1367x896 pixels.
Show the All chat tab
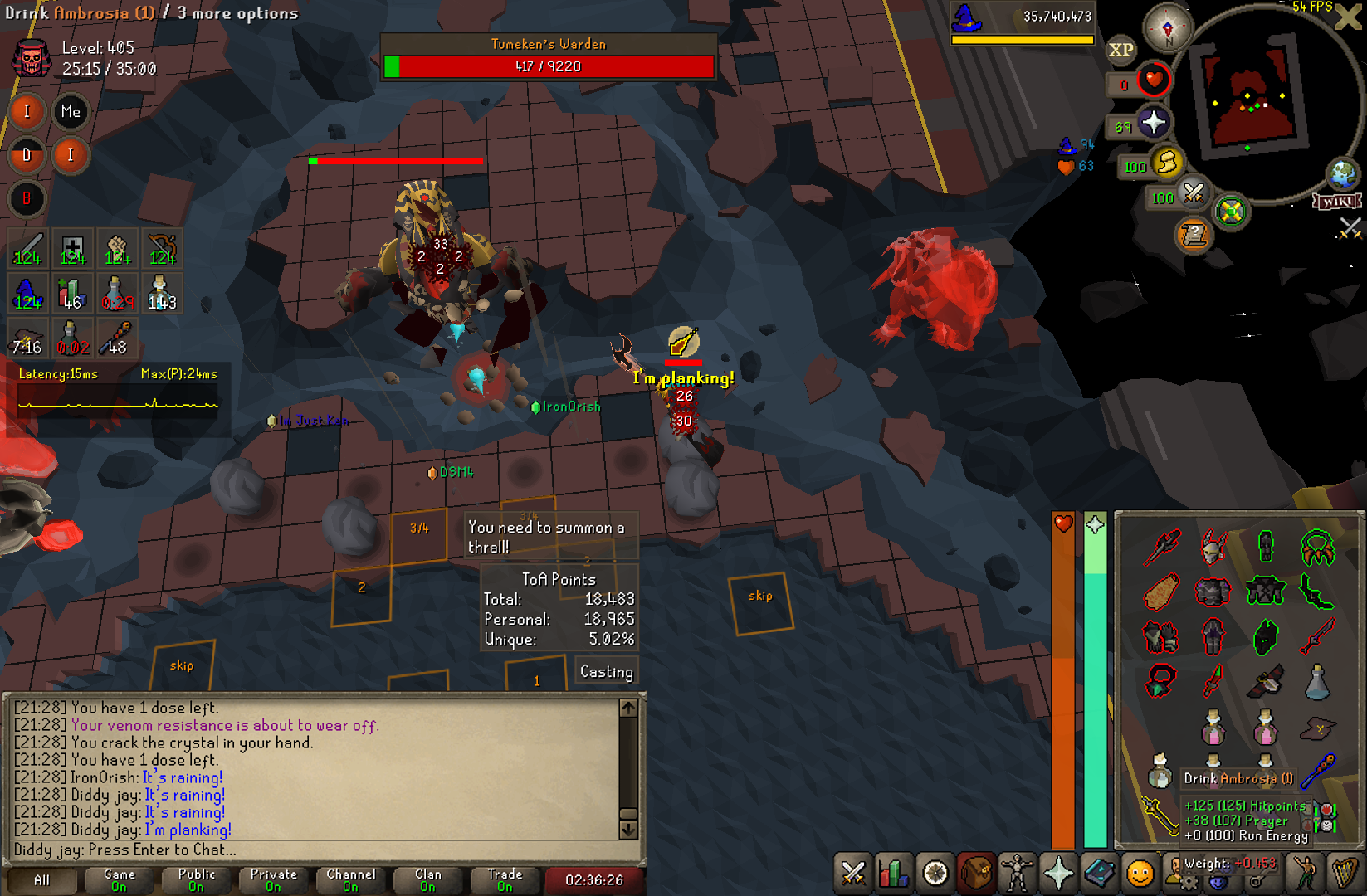tap(41, 879)
